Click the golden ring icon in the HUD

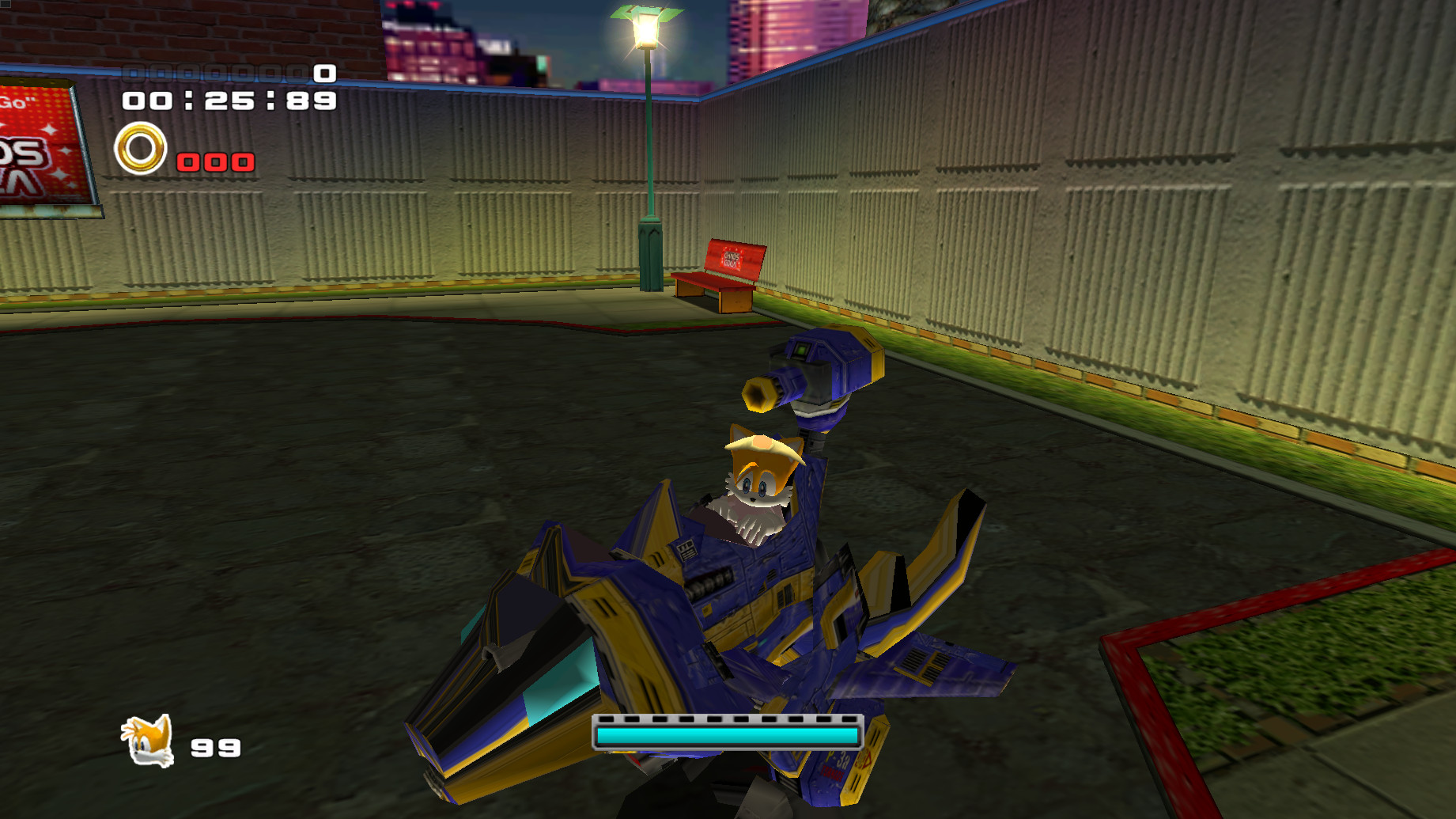click(142, 148)
